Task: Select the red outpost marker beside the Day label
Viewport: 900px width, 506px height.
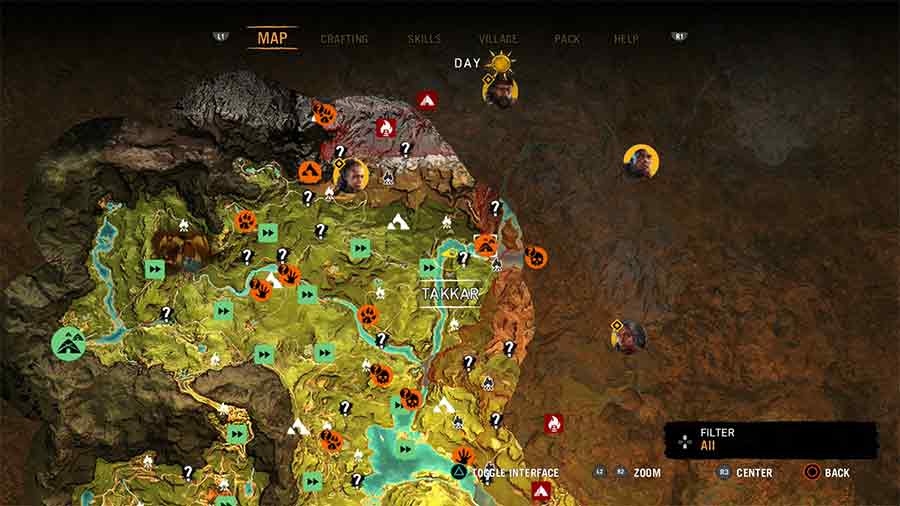Action: click(x=427, y=100)
